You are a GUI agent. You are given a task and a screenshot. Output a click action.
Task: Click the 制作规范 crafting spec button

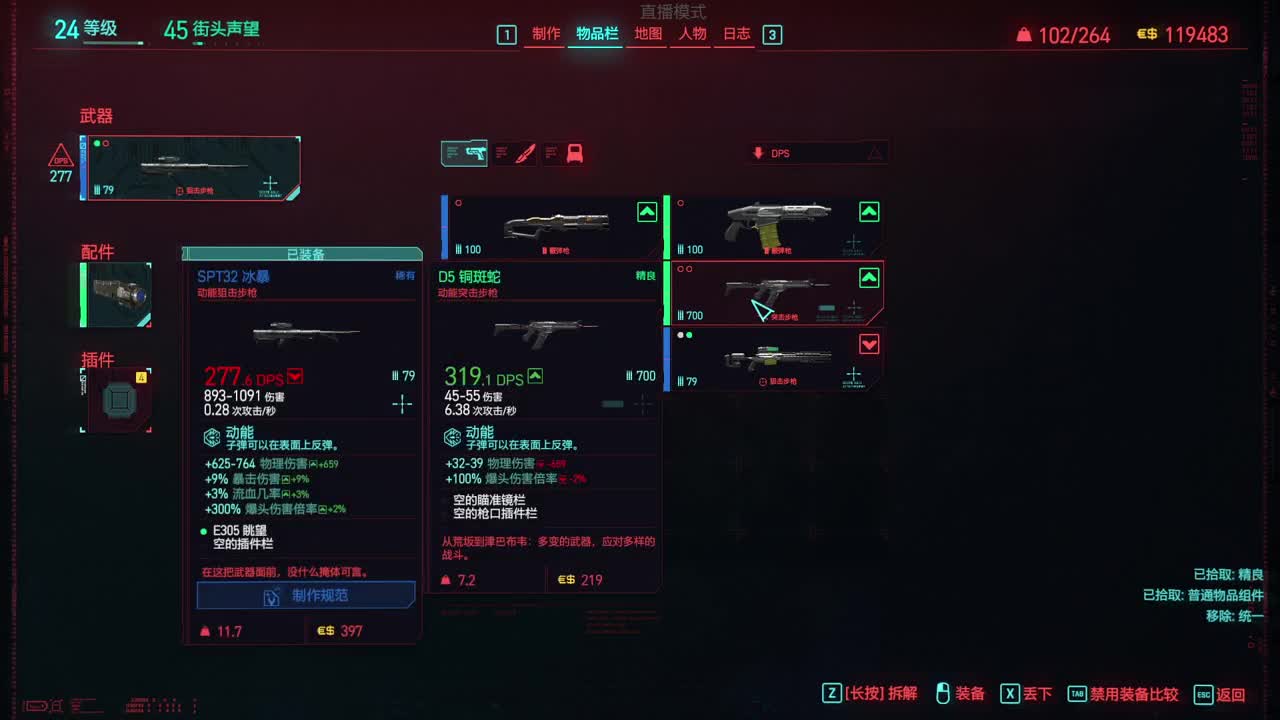tap(303, 595)
